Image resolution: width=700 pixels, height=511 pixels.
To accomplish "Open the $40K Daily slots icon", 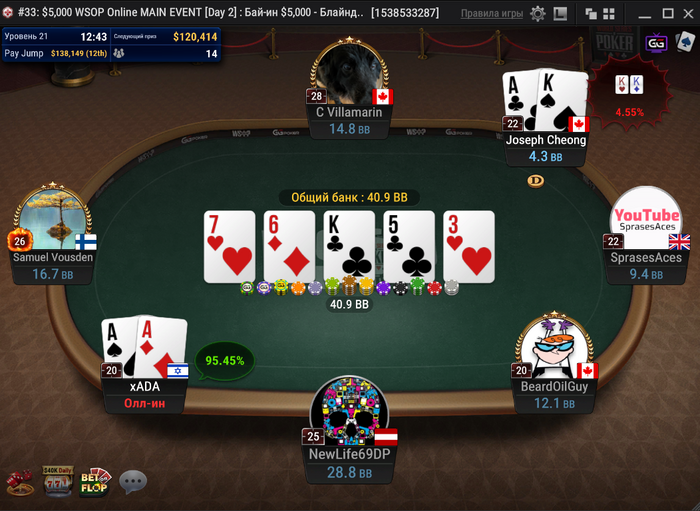I will (x=55, y=482).
